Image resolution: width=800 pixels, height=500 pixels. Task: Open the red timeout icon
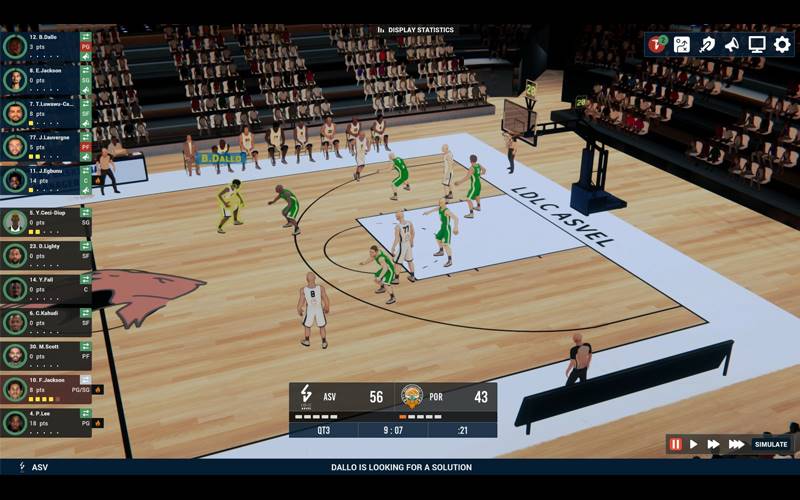click(x=657, y=44)
